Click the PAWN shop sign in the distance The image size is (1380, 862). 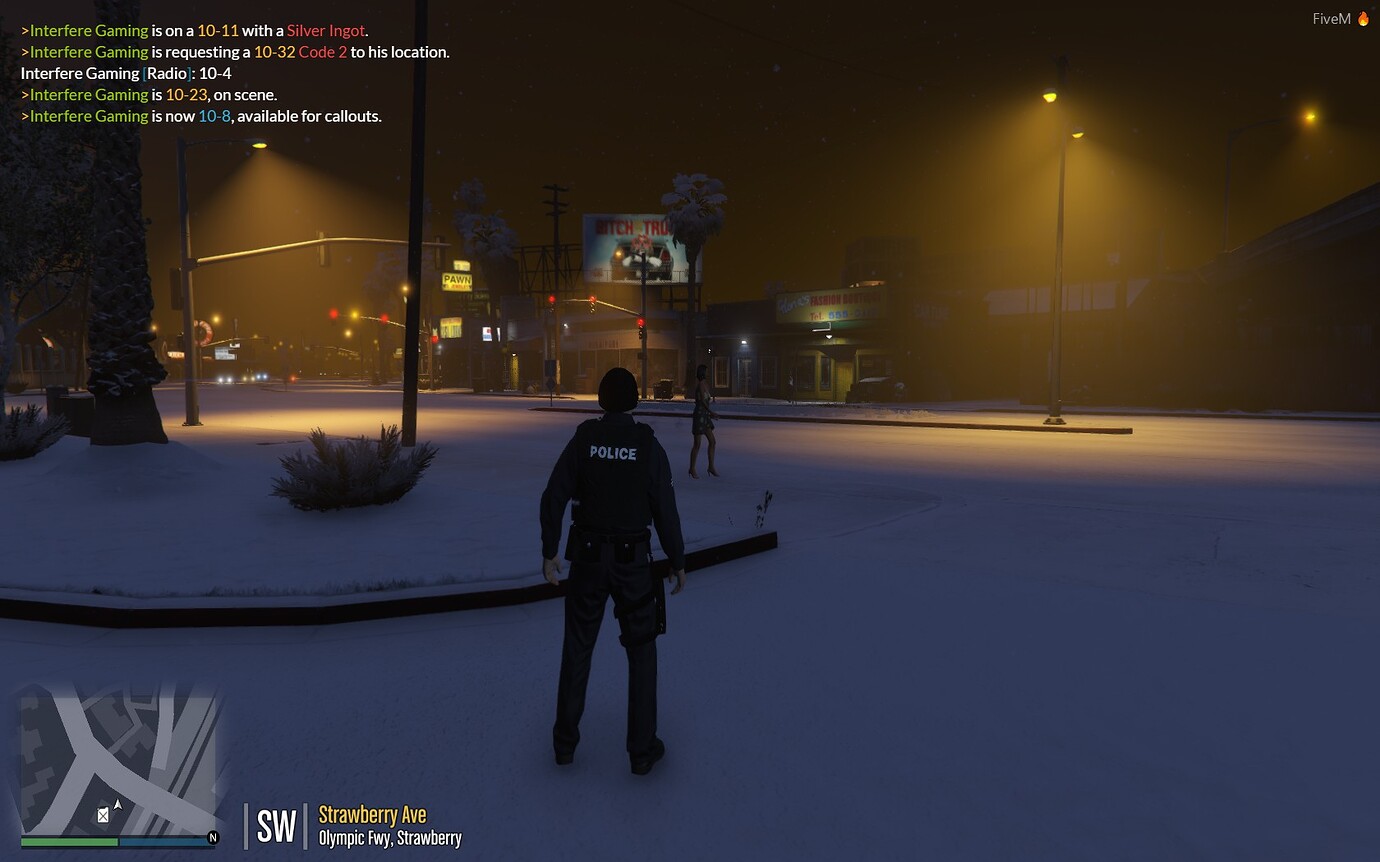455,280
